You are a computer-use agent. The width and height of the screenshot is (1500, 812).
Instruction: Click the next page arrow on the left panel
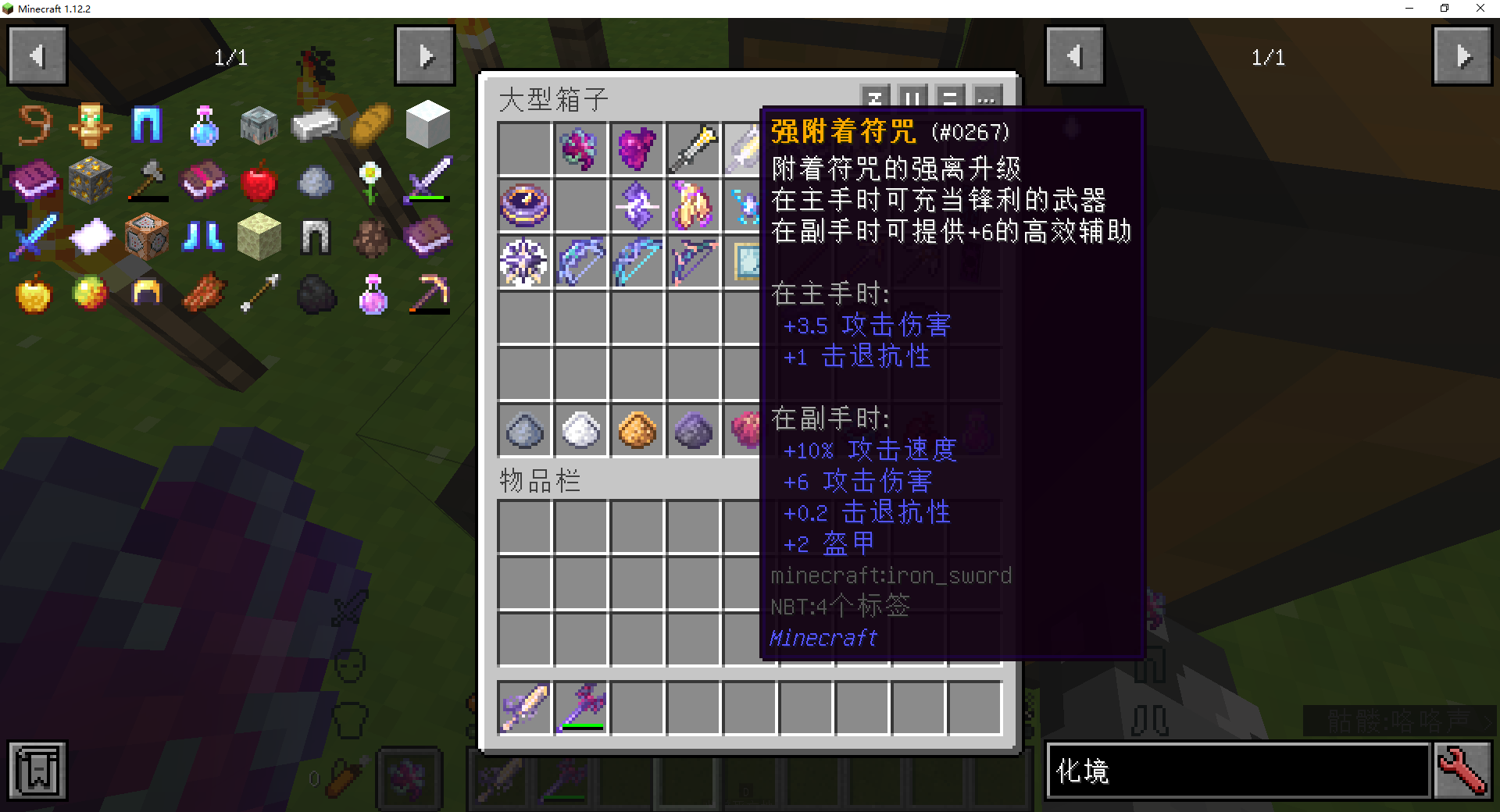[x=425, y=55]
